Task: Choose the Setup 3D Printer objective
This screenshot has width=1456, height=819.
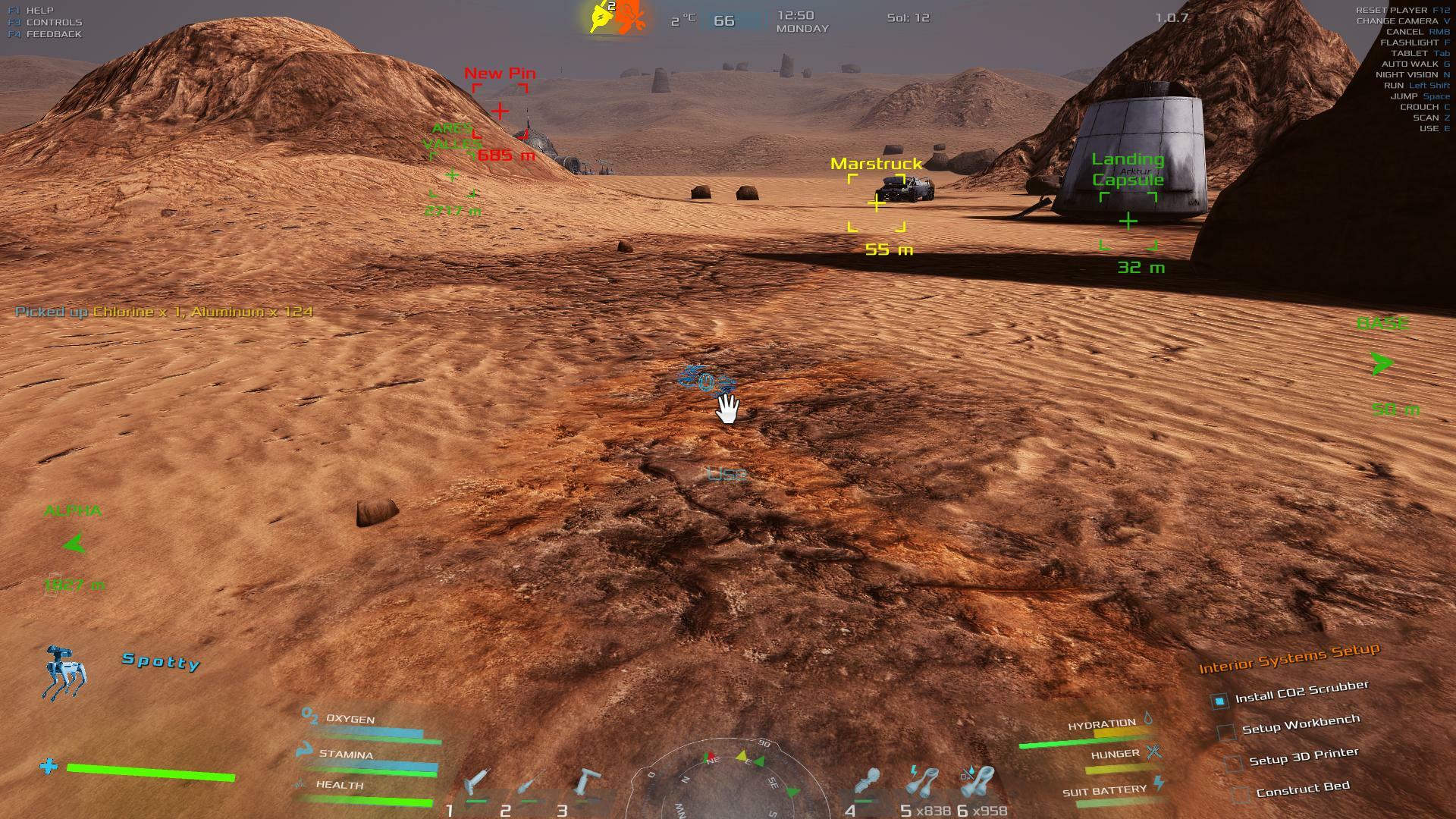Action: 1303,756
